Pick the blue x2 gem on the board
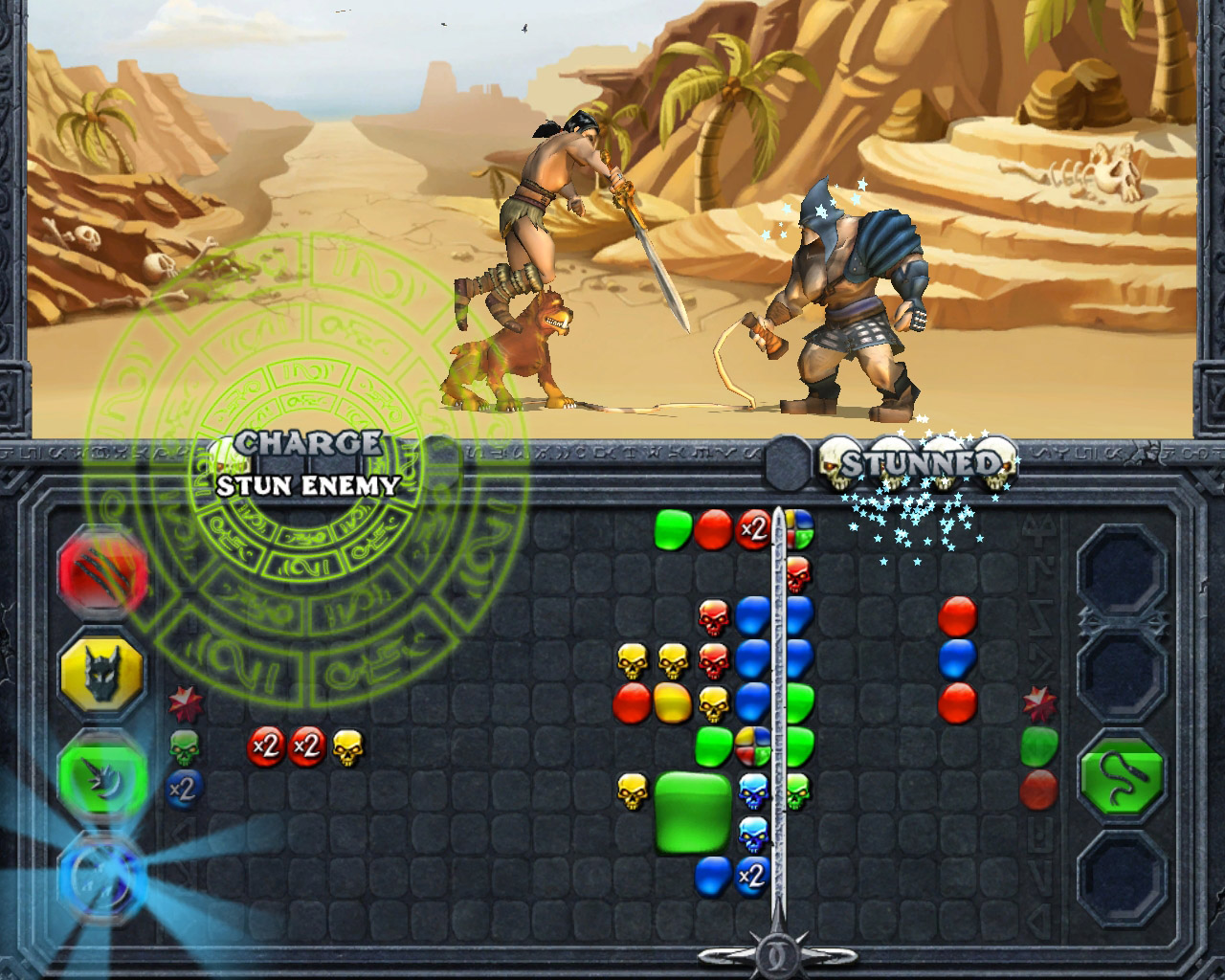This screenshot has height=980, width=1225. tap(753, 873)
